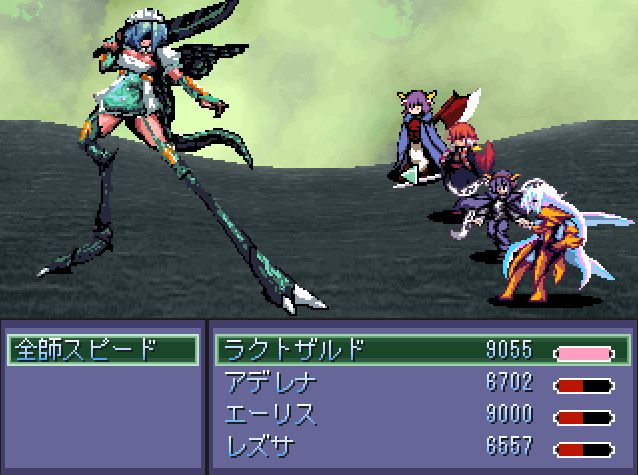Target party member レズサ
This screenshot has height=475, width=638.
coord(421,446)
